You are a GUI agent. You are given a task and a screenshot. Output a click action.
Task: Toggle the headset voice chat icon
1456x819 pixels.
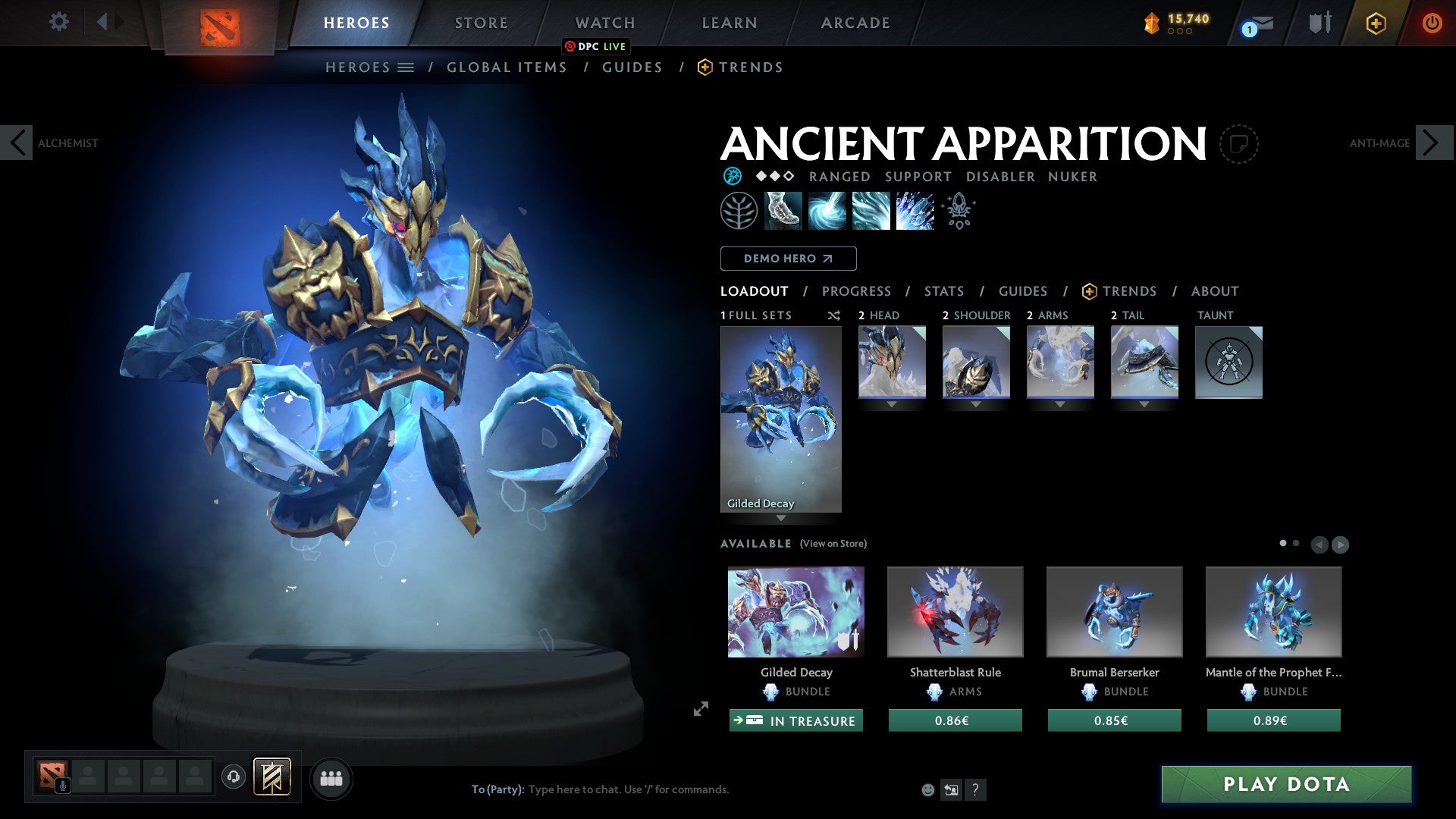tap(234, 777)
